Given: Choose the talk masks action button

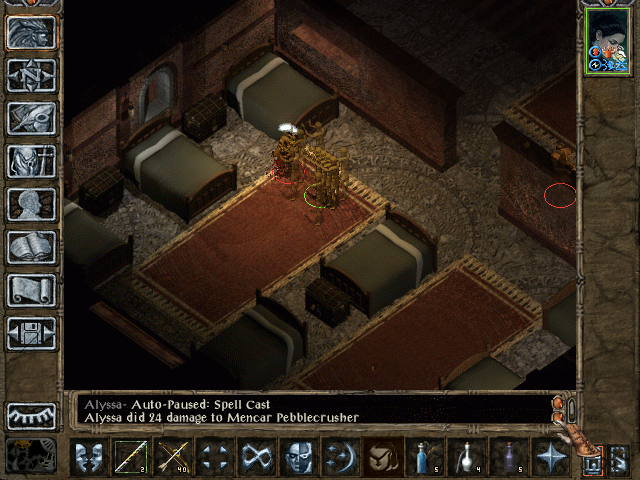Looking at the screenshot, I should click(x=88, y=456).
